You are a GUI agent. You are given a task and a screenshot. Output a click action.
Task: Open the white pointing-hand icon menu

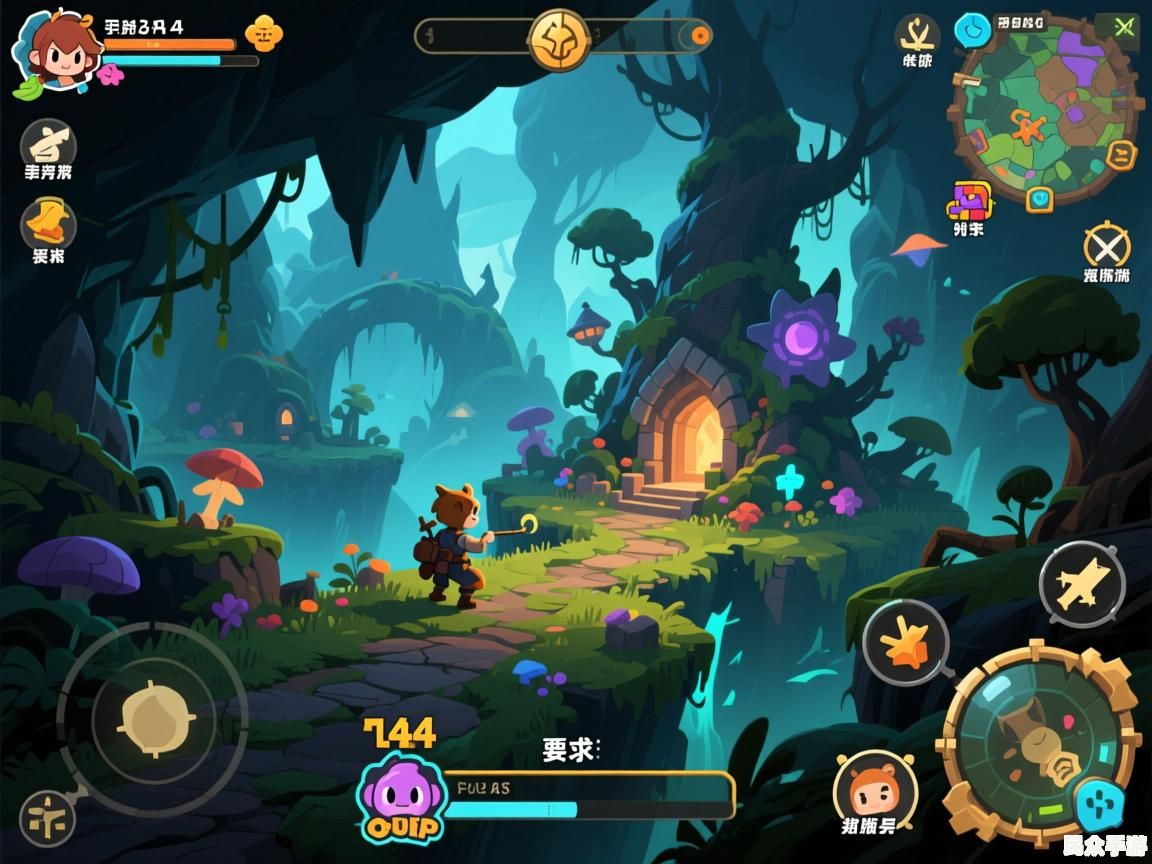tap(48, 143)
